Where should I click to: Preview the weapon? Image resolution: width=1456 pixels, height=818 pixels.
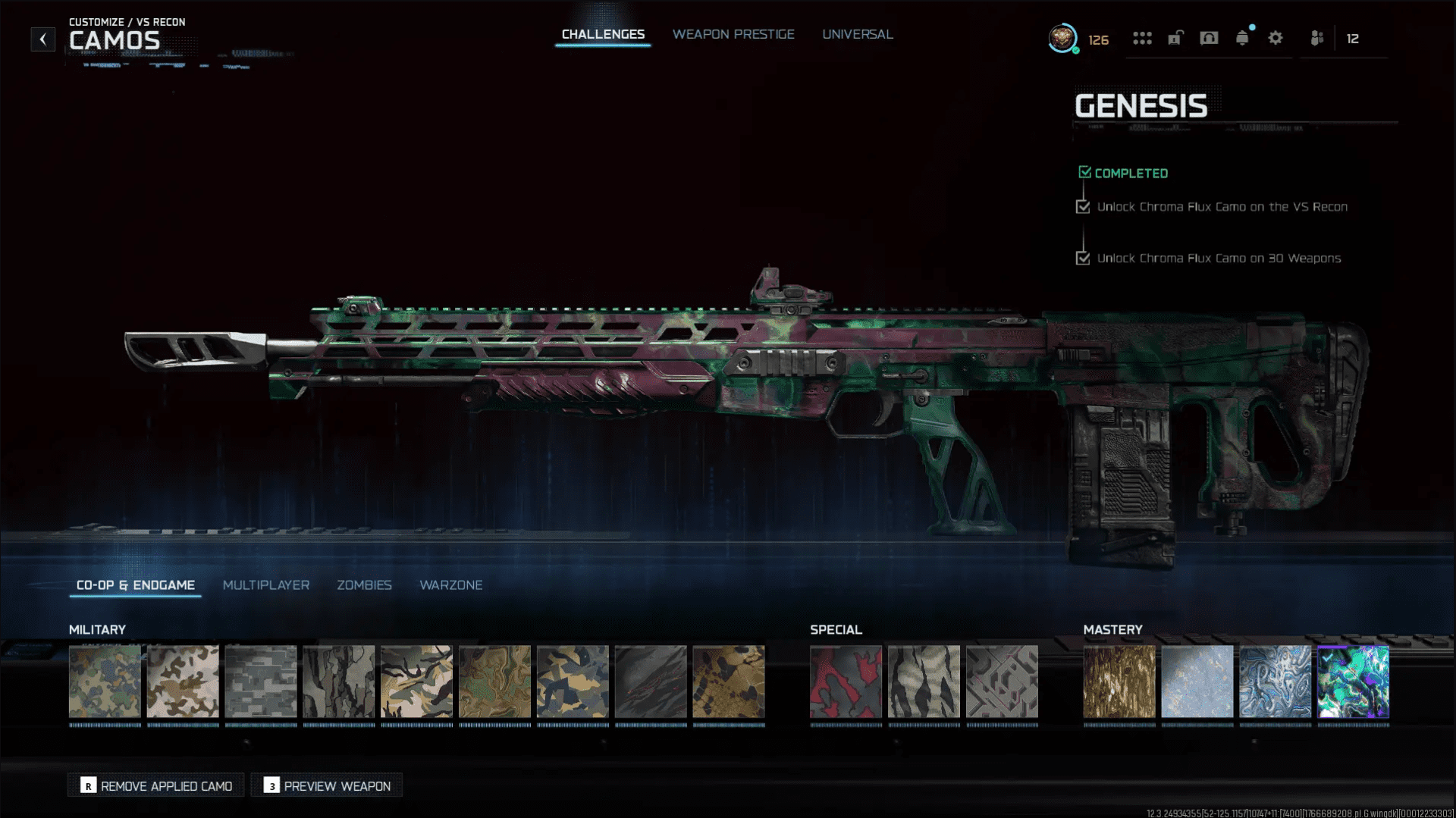coord(327,785)
